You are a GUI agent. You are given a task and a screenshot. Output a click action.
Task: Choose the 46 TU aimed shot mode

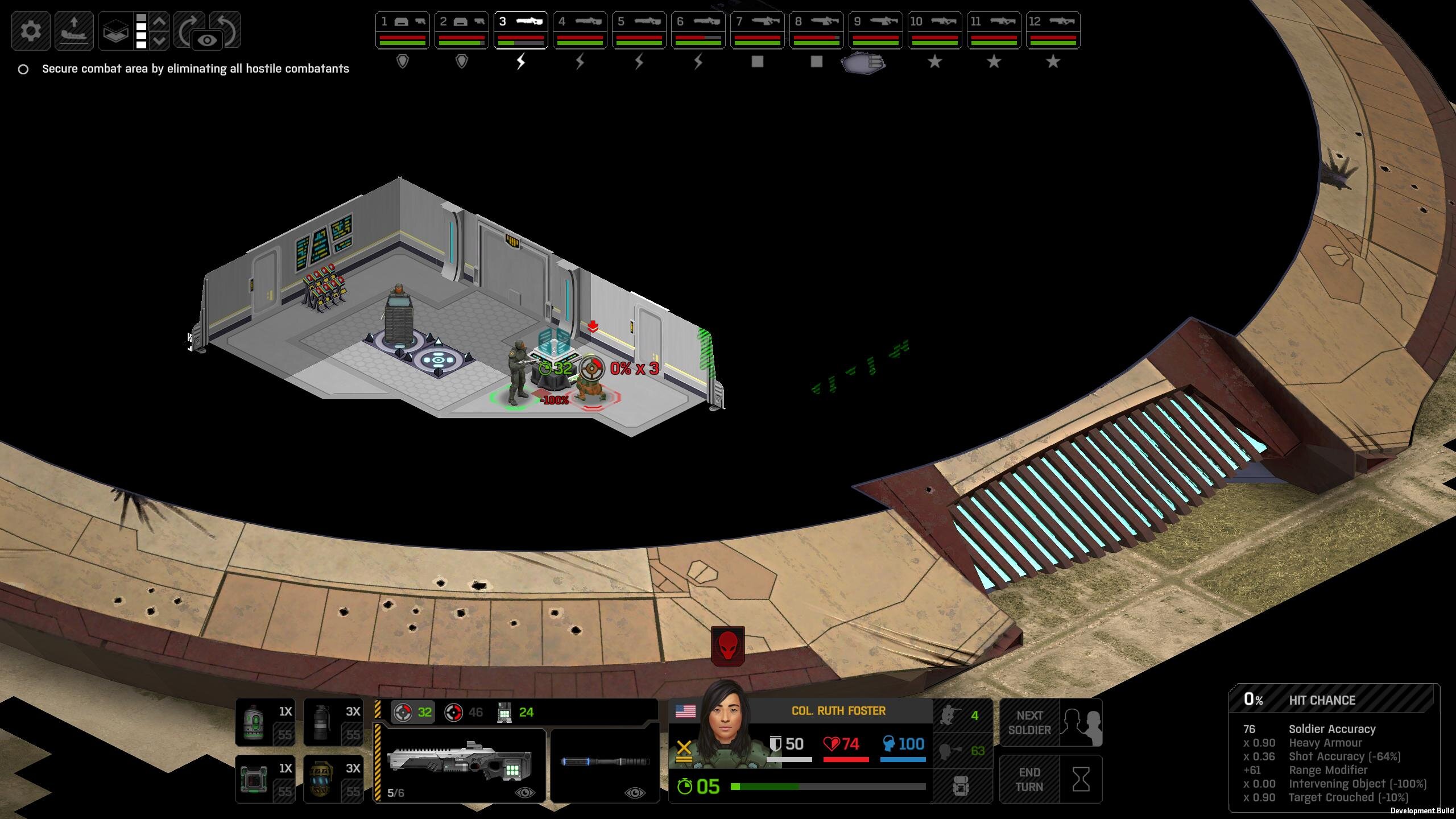pyautogui.click(x=464, y=712)
